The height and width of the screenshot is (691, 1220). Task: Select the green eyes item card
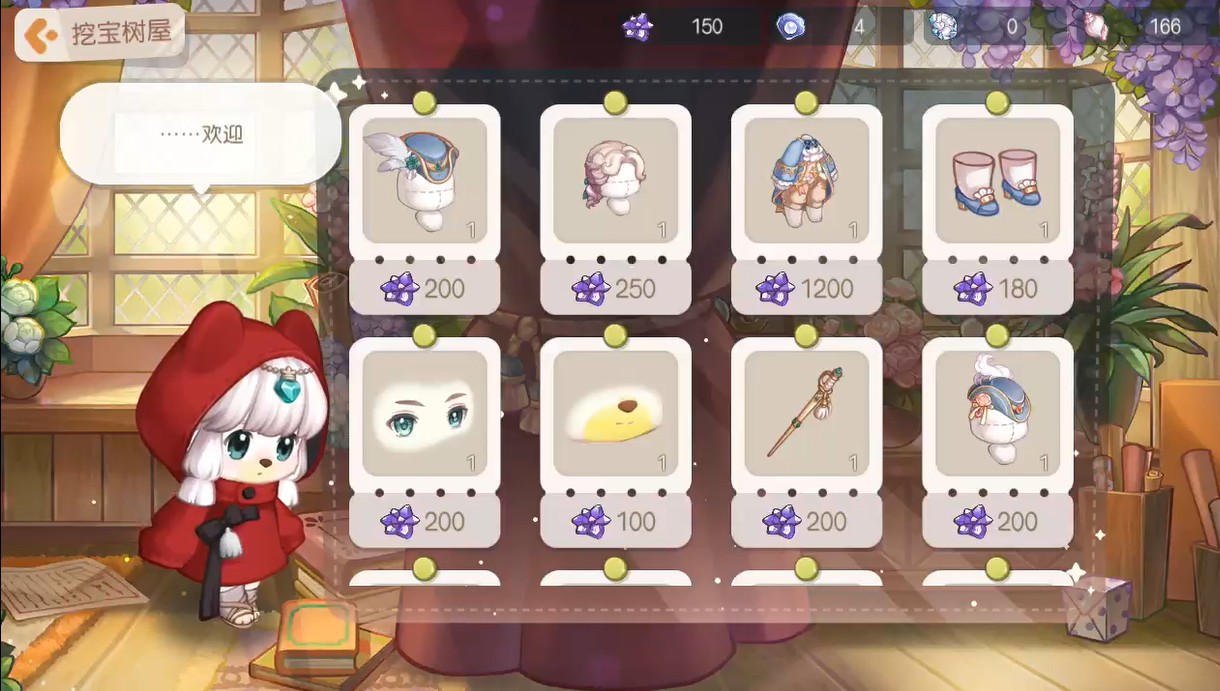click(424, 413)
